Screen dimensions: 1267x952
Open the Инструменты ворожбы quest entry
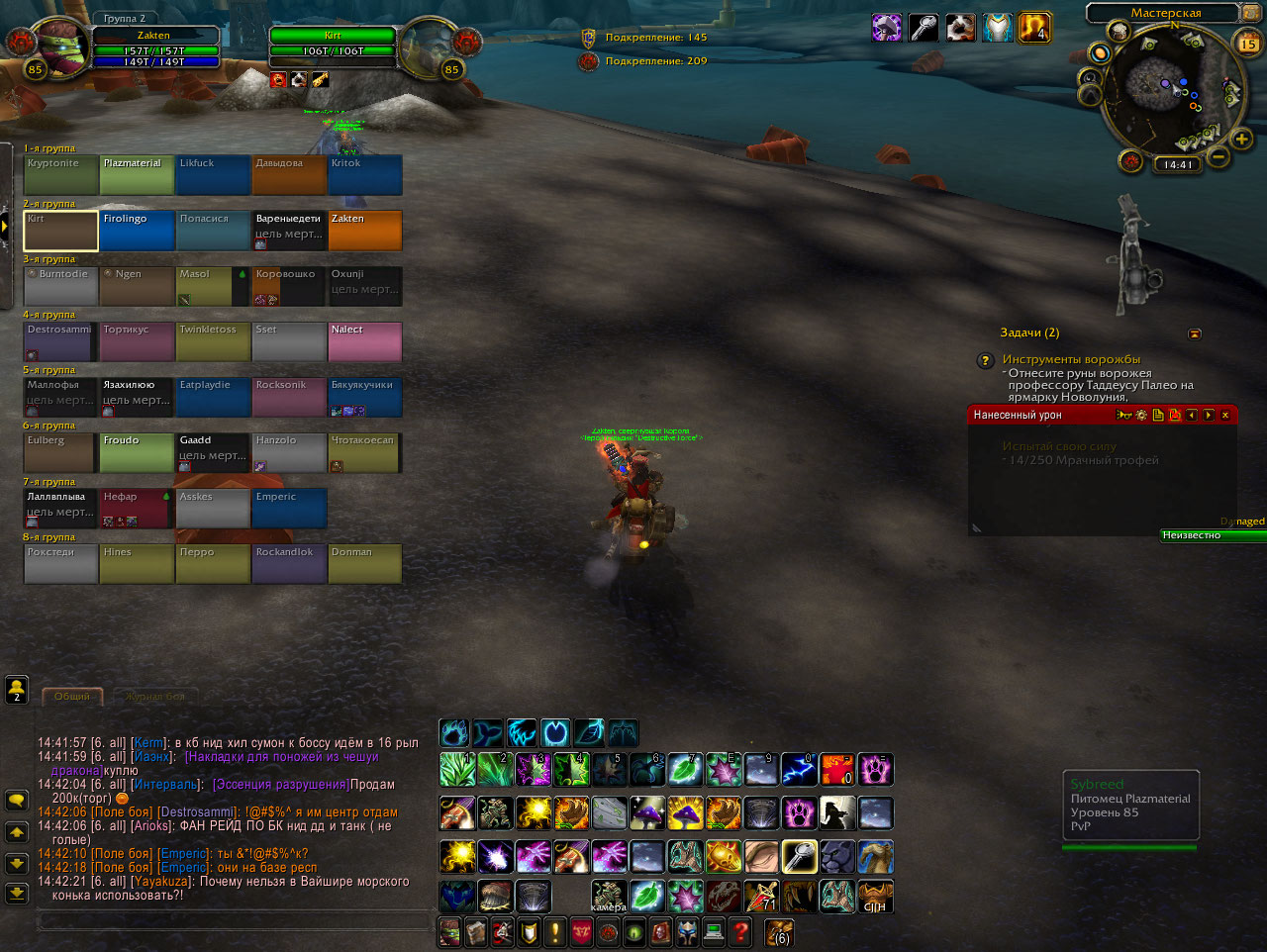point(1070,359)
